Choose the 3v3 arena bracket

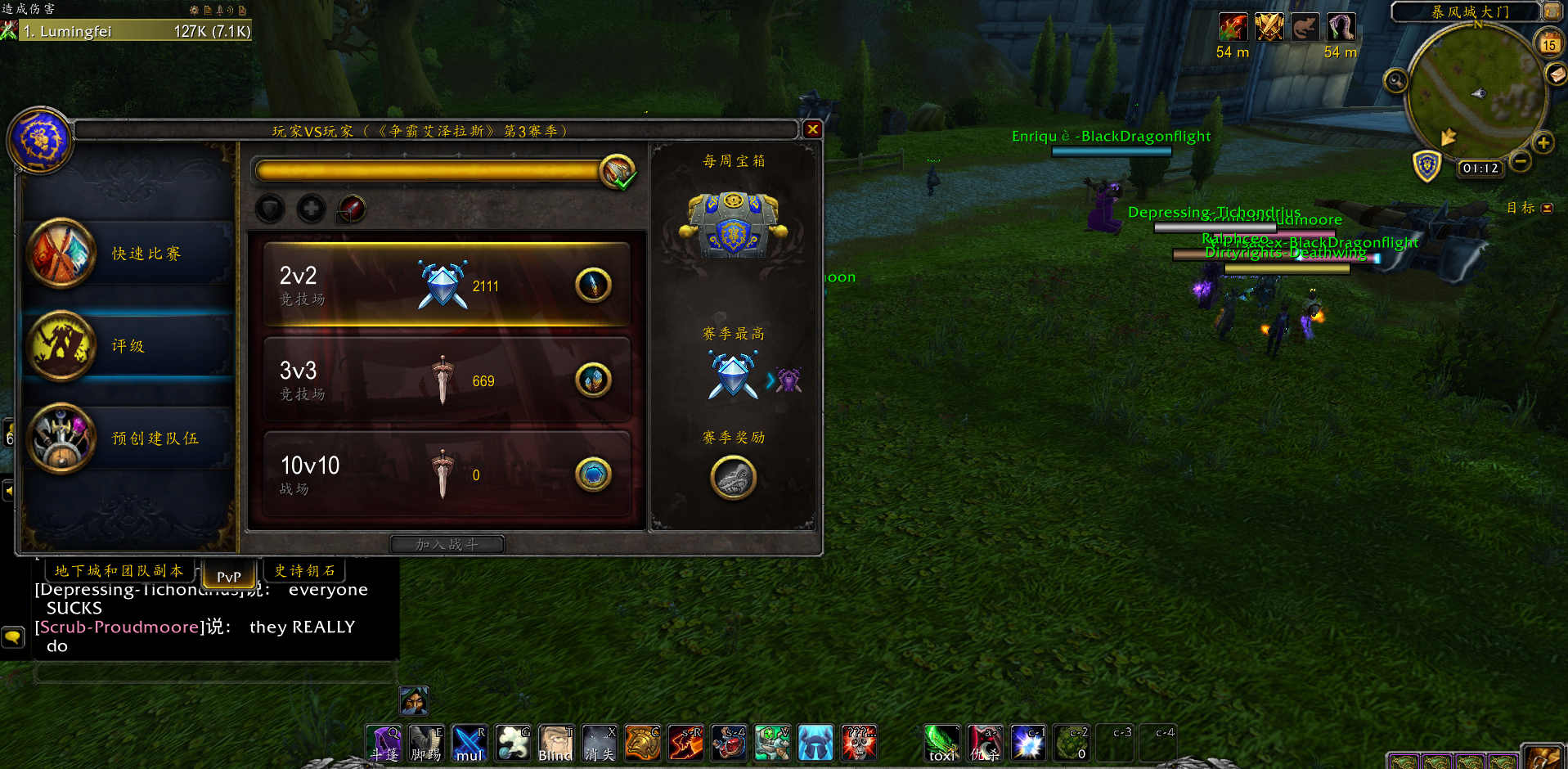click(x=446, y=380)
